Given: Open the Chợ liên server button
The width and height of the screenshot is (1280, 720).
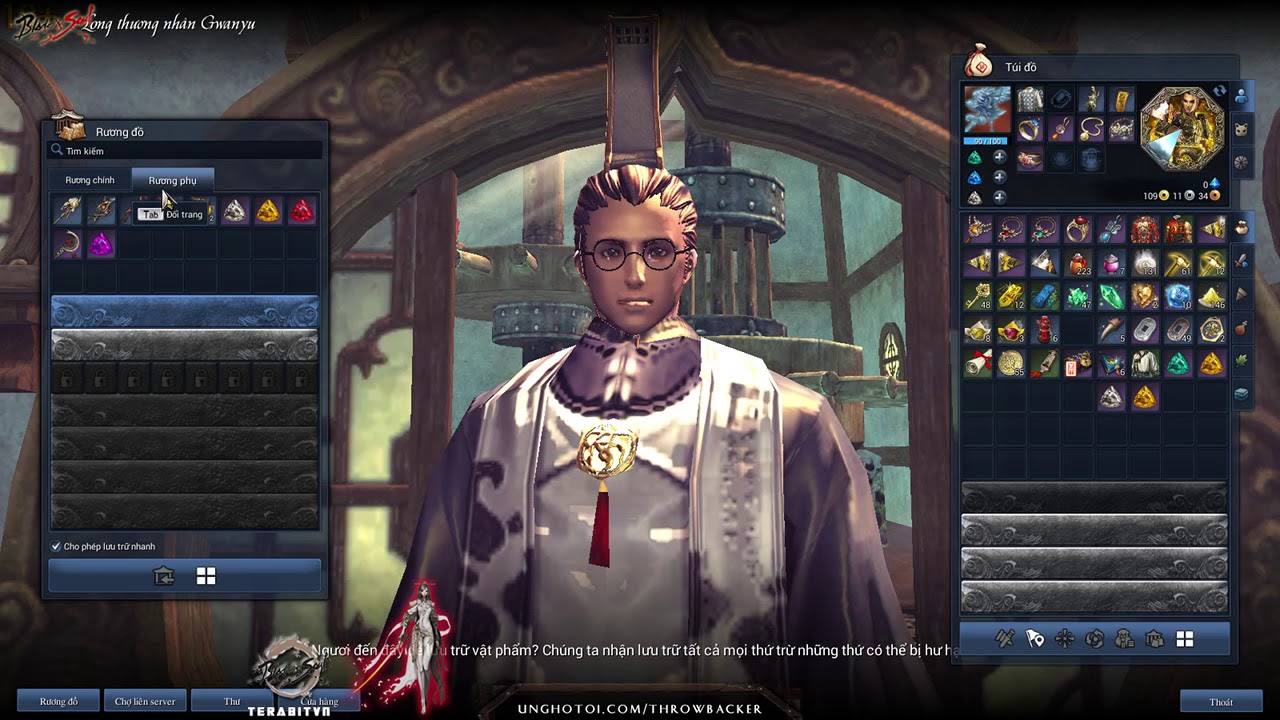Looking at the screenshot, I should [145, 701].
